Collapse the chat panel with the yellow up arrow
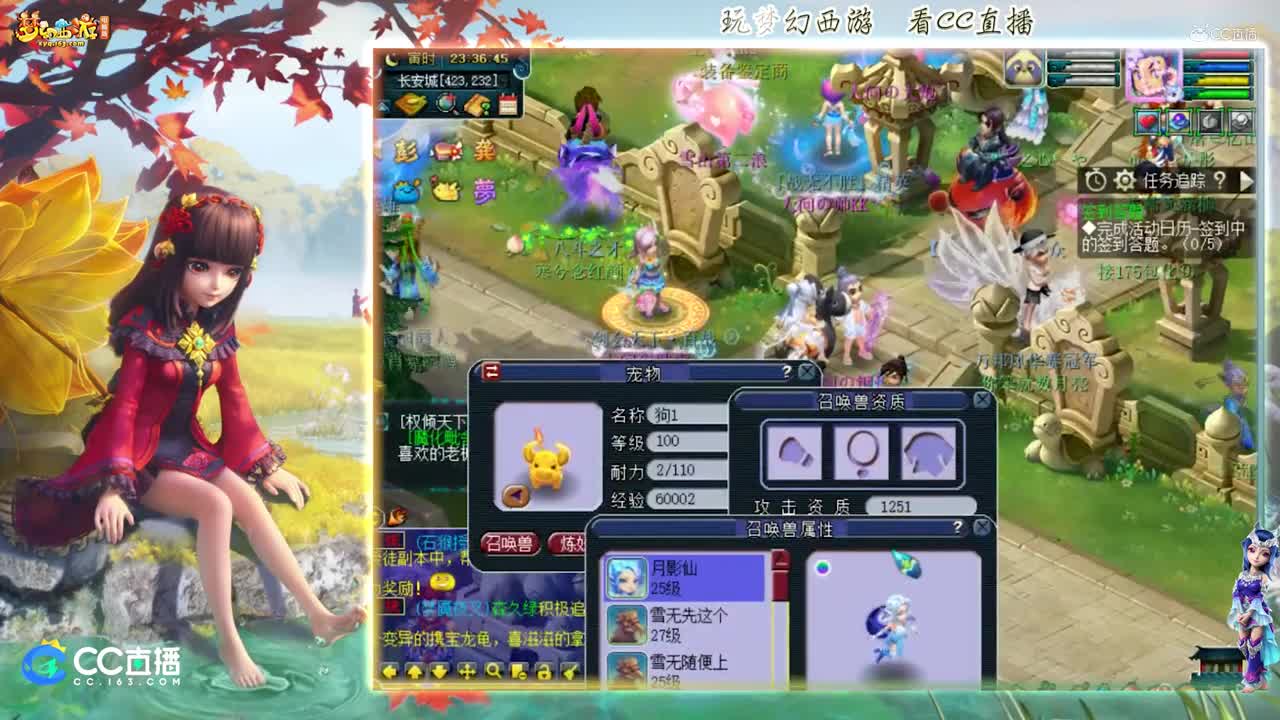1280x720 pixels. (x=416, y=672)
